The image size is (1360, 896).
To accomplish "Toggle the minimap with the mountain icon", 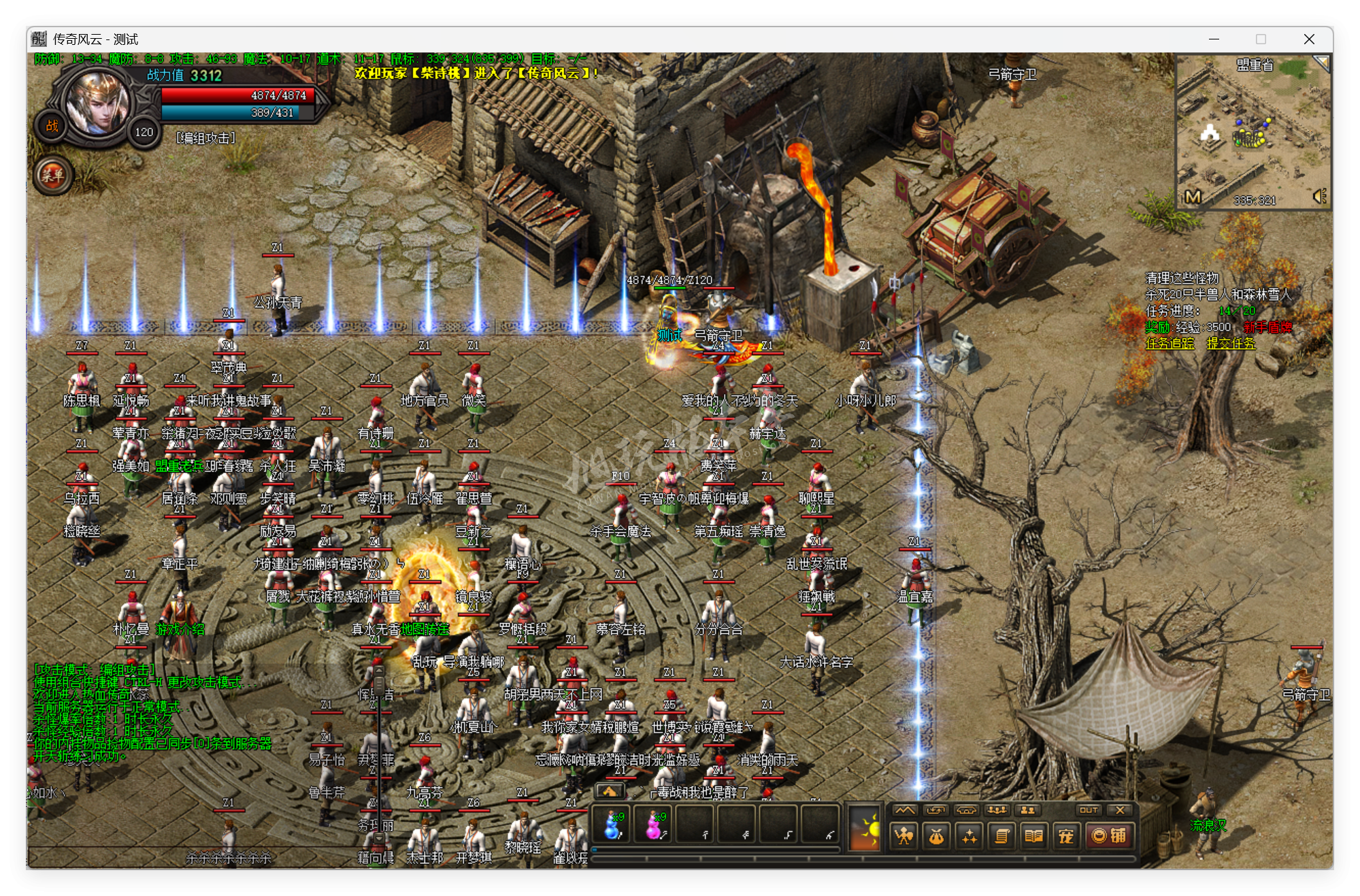I will point(905,810).
